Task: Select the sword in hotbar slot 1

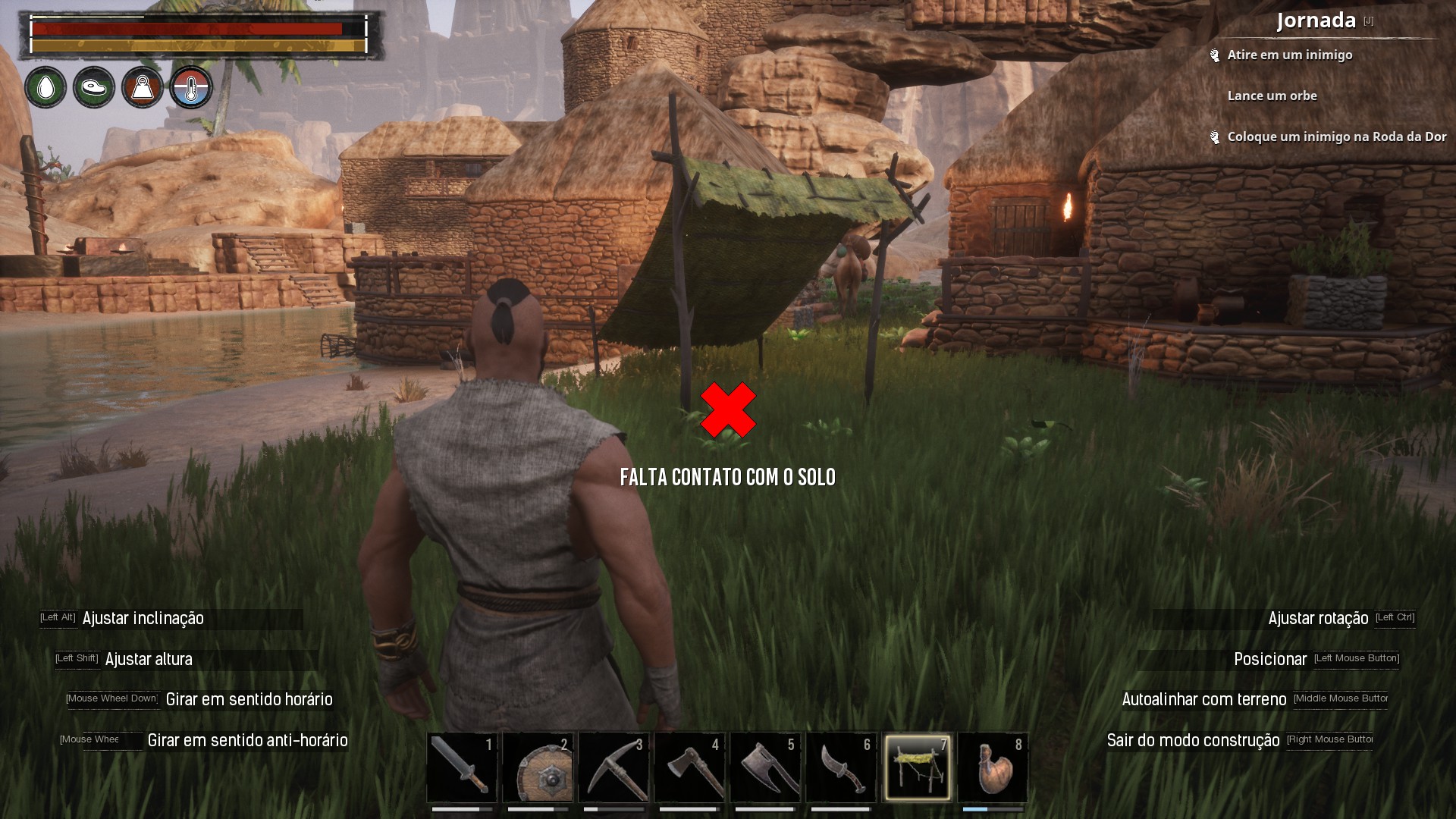Action: point(463,768)
